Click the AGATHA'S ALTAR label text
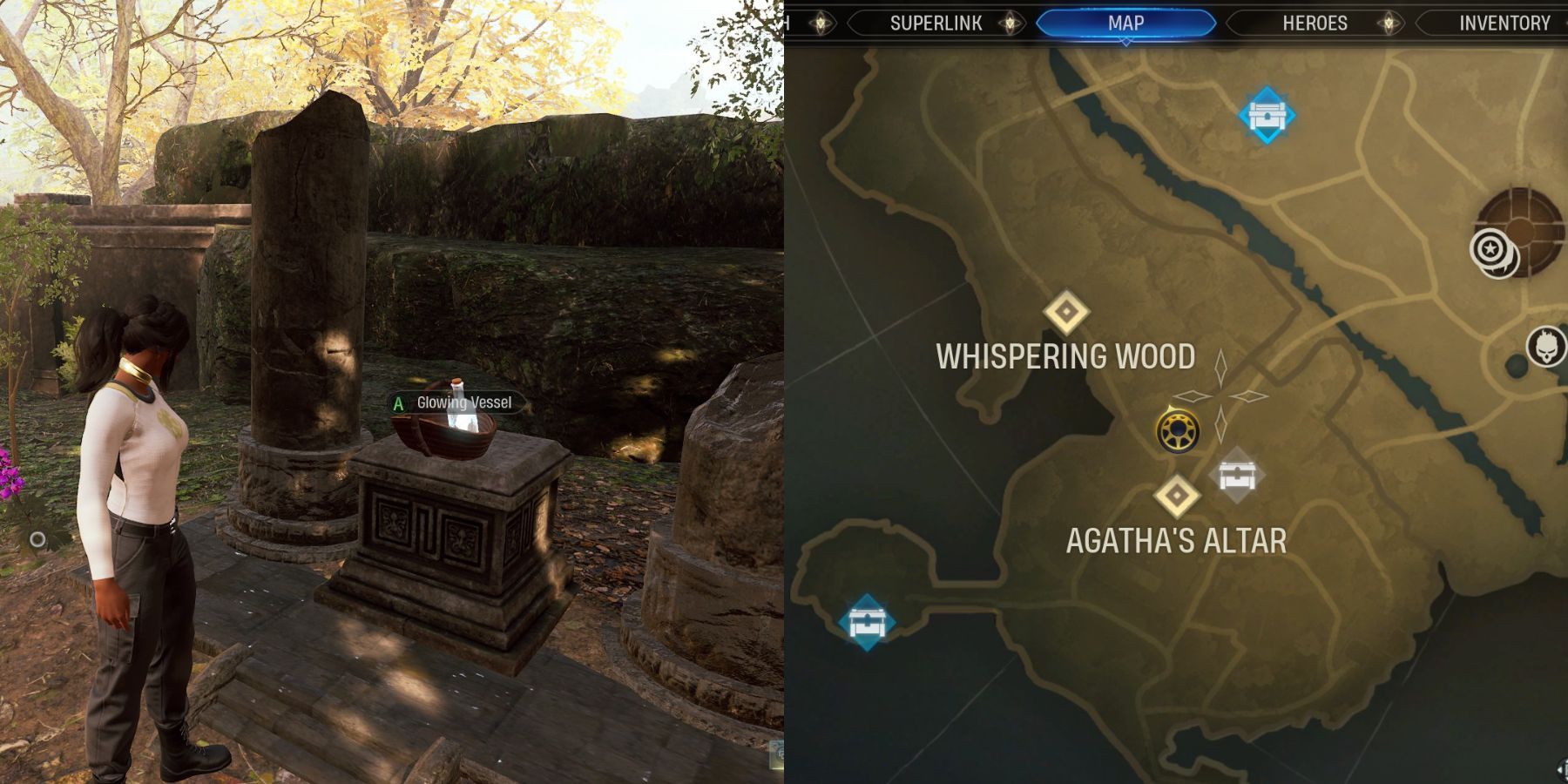1568x784 pixels. coord(1176,540)
